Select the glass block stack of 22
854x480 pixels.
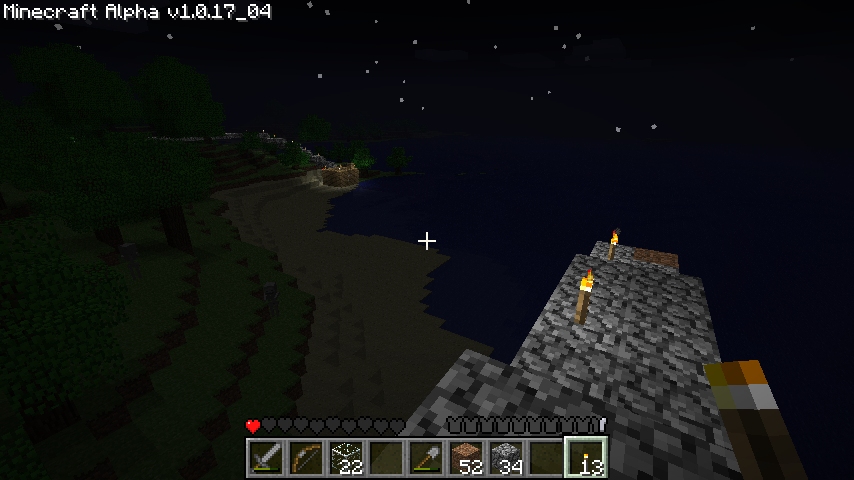(346, 458)
